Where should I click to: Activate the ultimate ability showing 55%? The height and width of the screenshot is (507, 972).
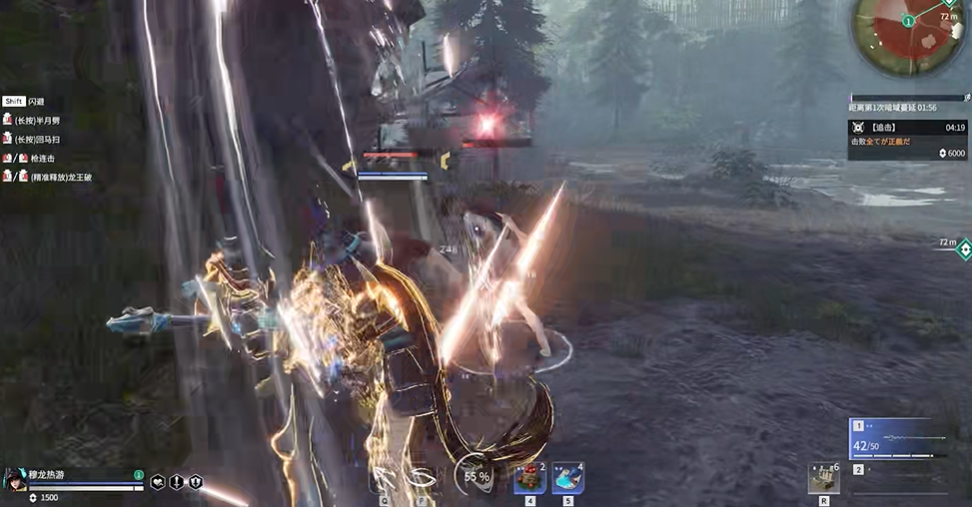475,476
